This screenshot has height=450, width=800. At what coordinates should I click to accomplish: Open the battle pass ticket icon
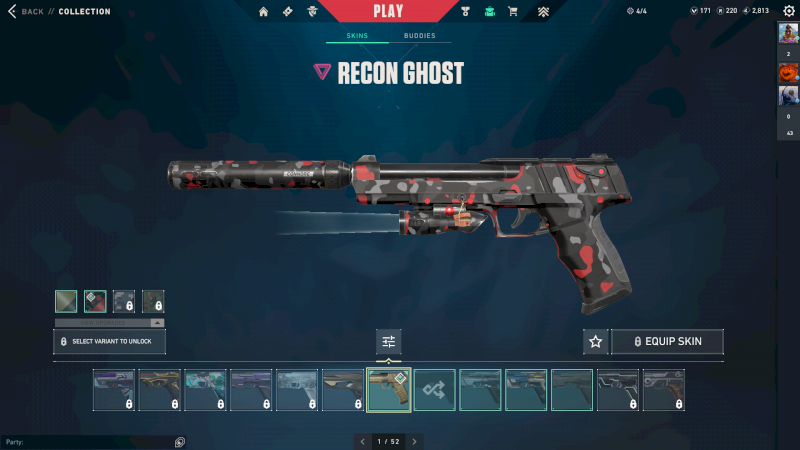point(288,12)
